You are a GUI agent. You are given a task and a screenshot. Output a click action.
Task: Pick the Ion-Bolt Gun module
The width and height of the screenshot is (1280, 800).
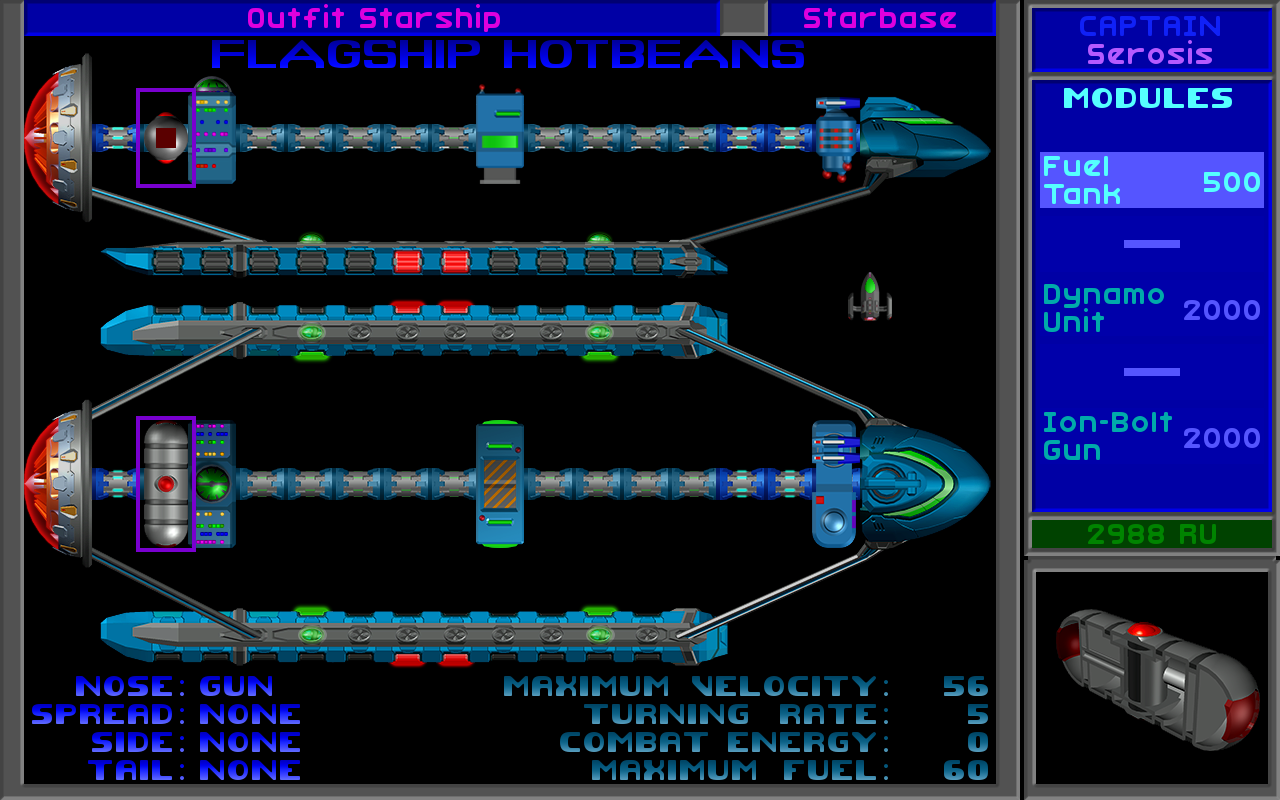[x=1151, y=437]
